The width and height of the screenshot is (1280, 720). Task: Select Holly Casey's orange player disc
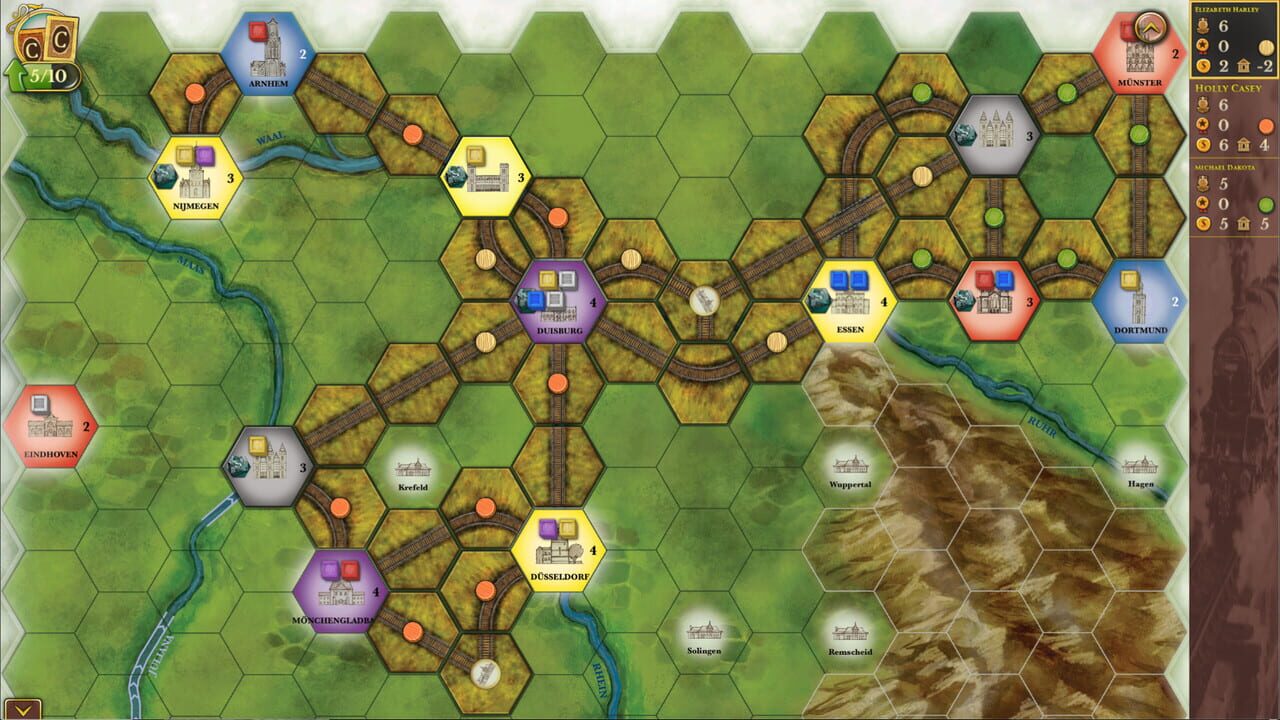[x=1265, y=124]
